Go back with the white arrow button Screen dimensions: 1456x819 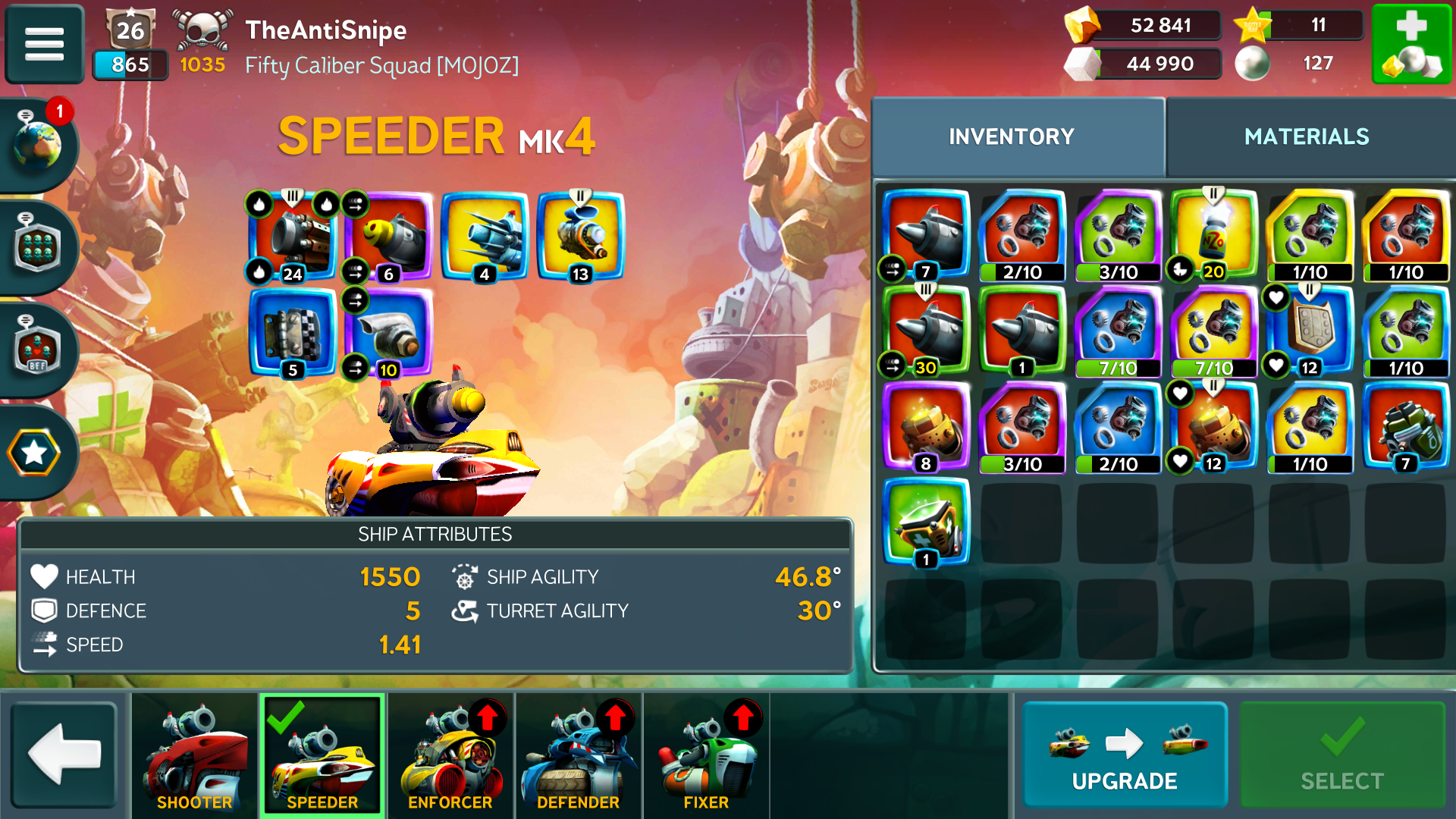(x=64, y=755)
